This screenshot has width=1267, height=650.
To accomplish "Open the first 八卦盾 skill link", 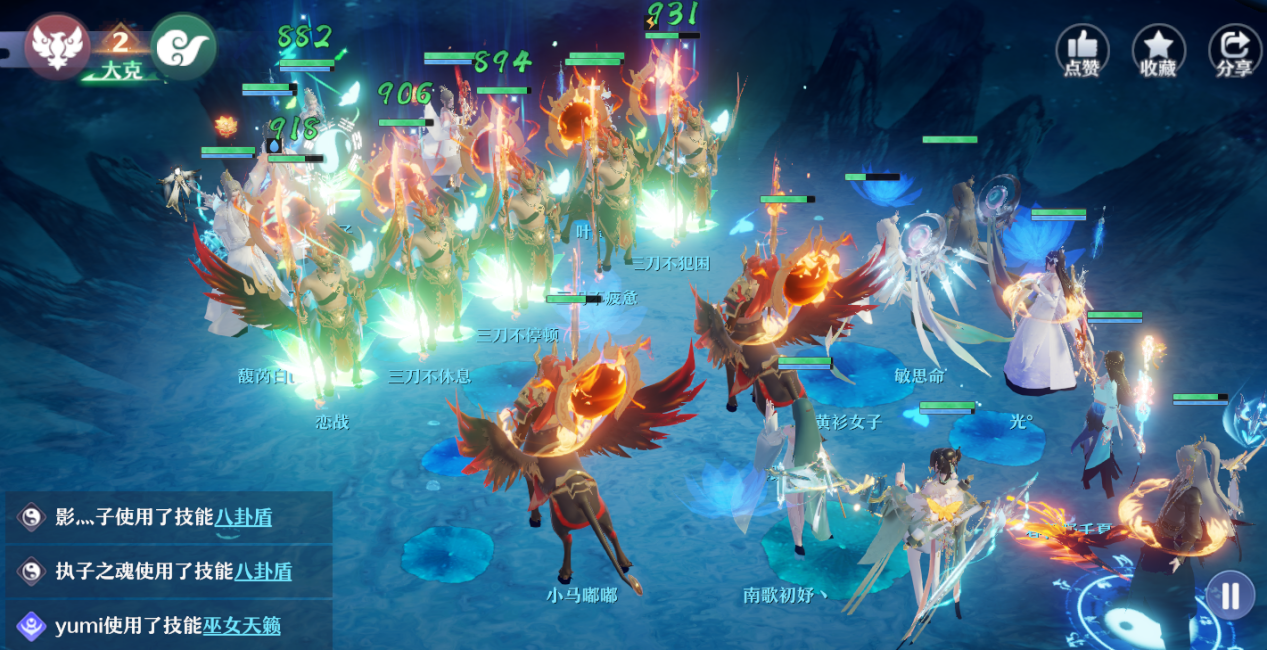I will click(x=243, y=517).
